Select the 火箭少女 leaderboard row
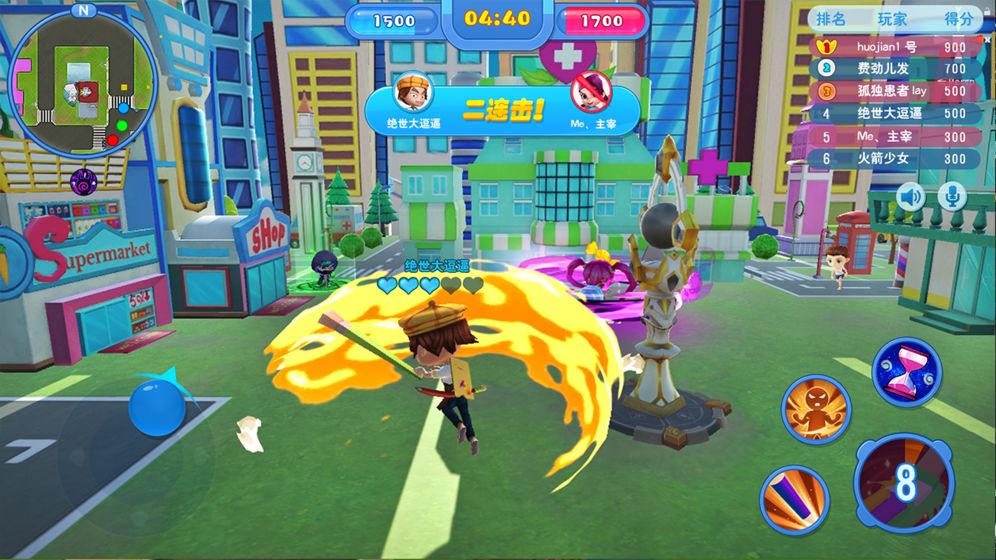 point(894,158)
